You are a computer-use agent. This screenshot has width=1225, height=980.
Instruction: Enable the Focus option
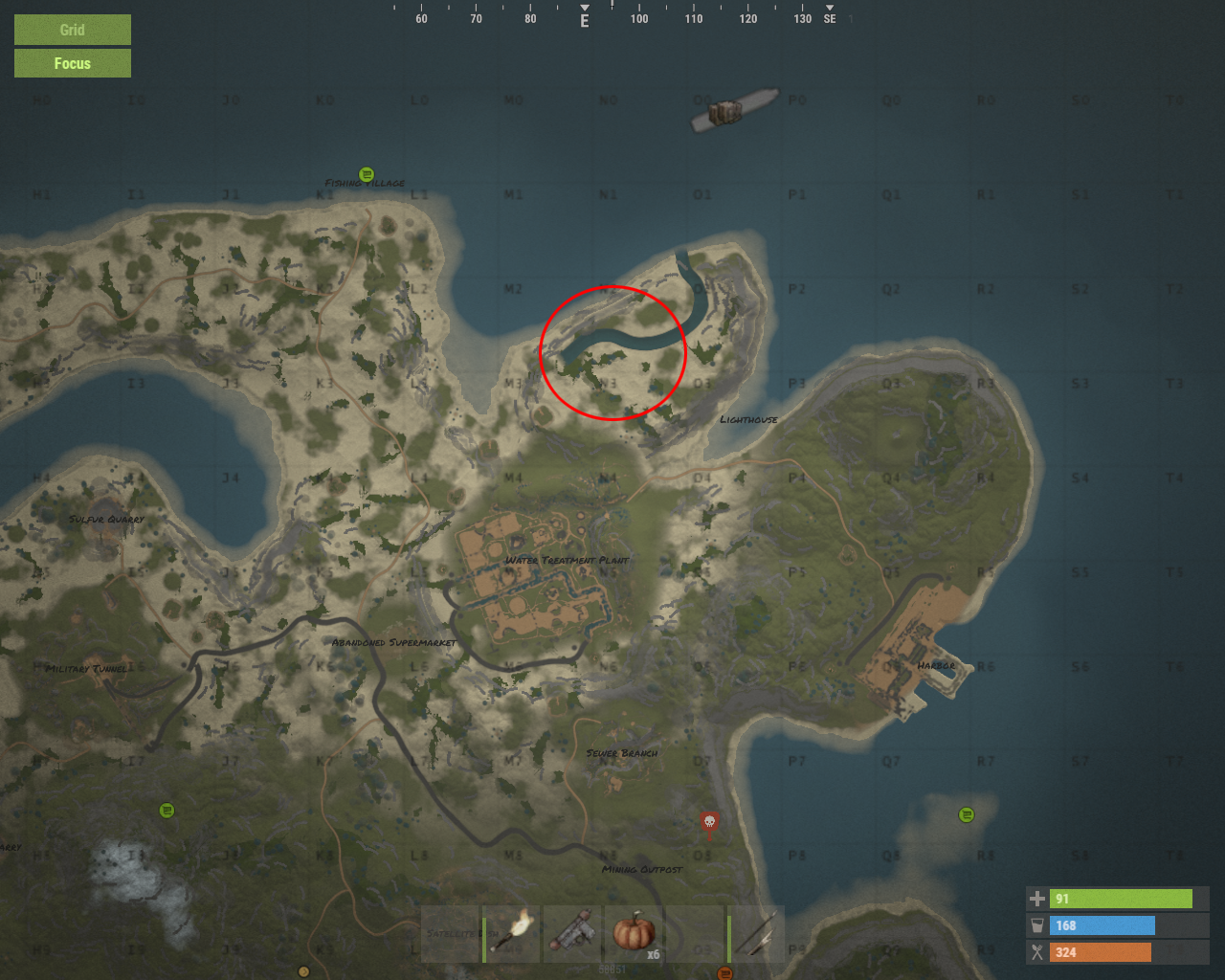click(72, 63)
